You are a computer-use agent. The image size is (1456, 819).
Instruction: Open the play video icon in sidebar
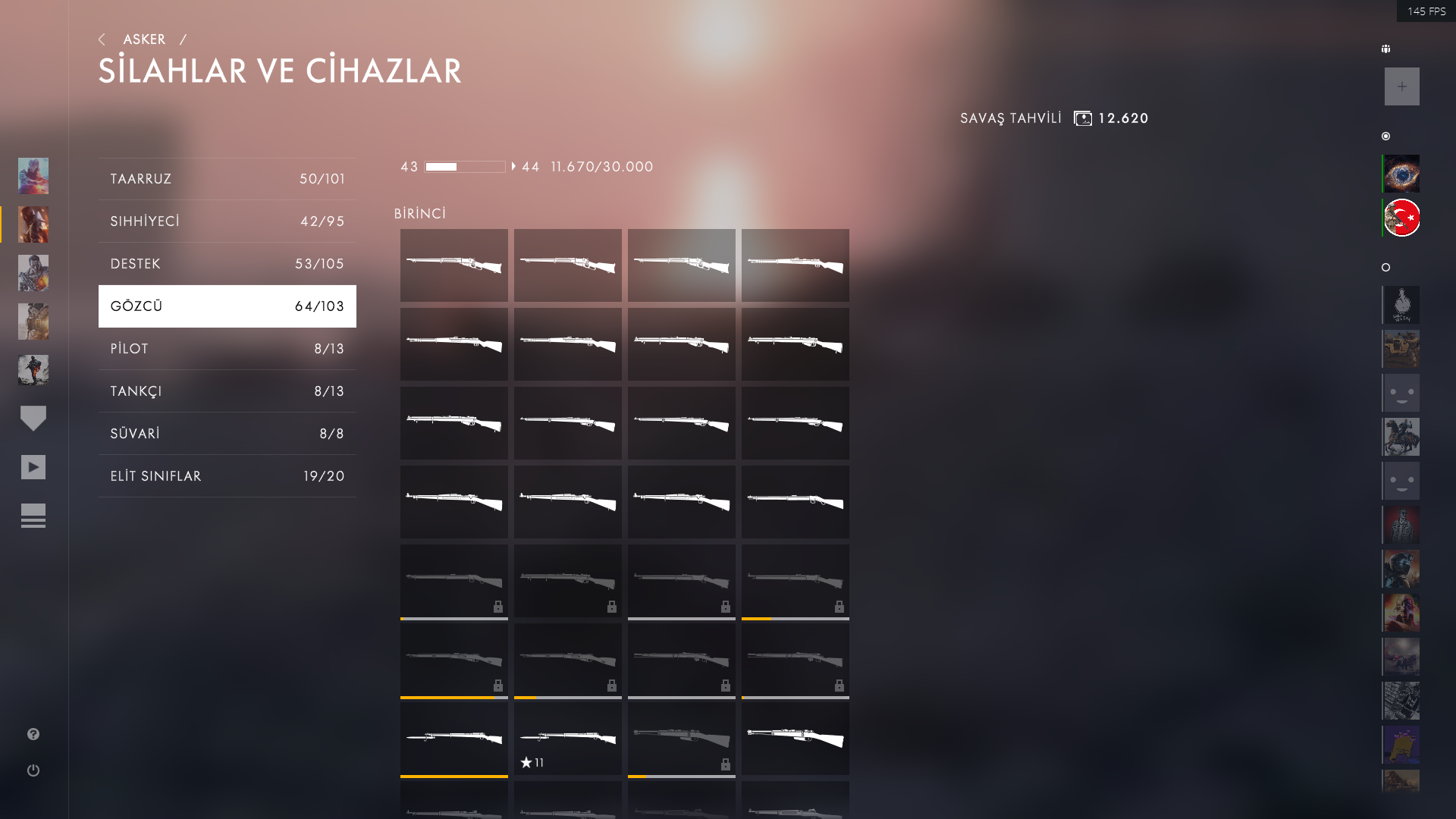click(x=33, y=467)
